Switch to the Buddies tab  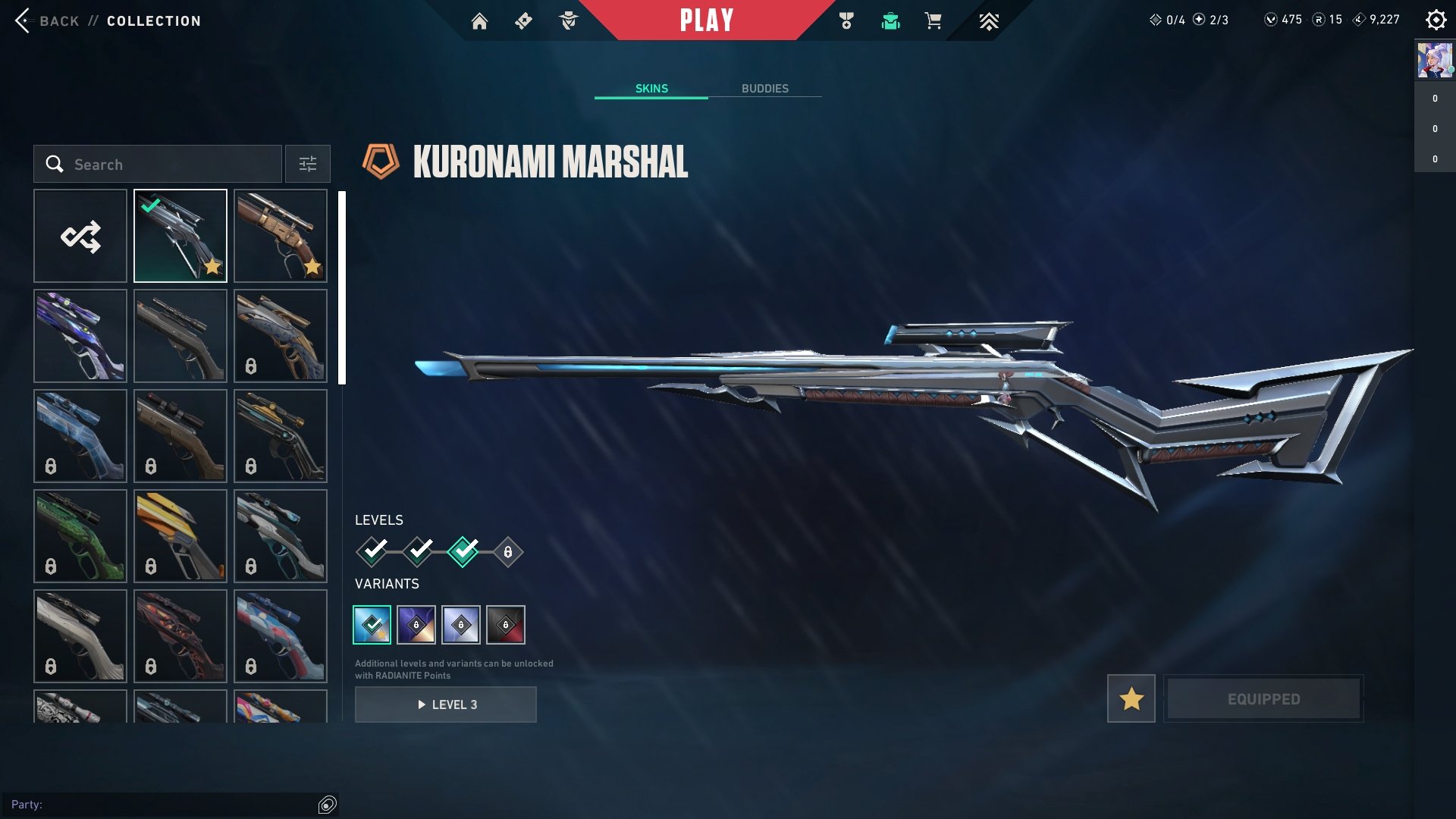pos(764,89)
